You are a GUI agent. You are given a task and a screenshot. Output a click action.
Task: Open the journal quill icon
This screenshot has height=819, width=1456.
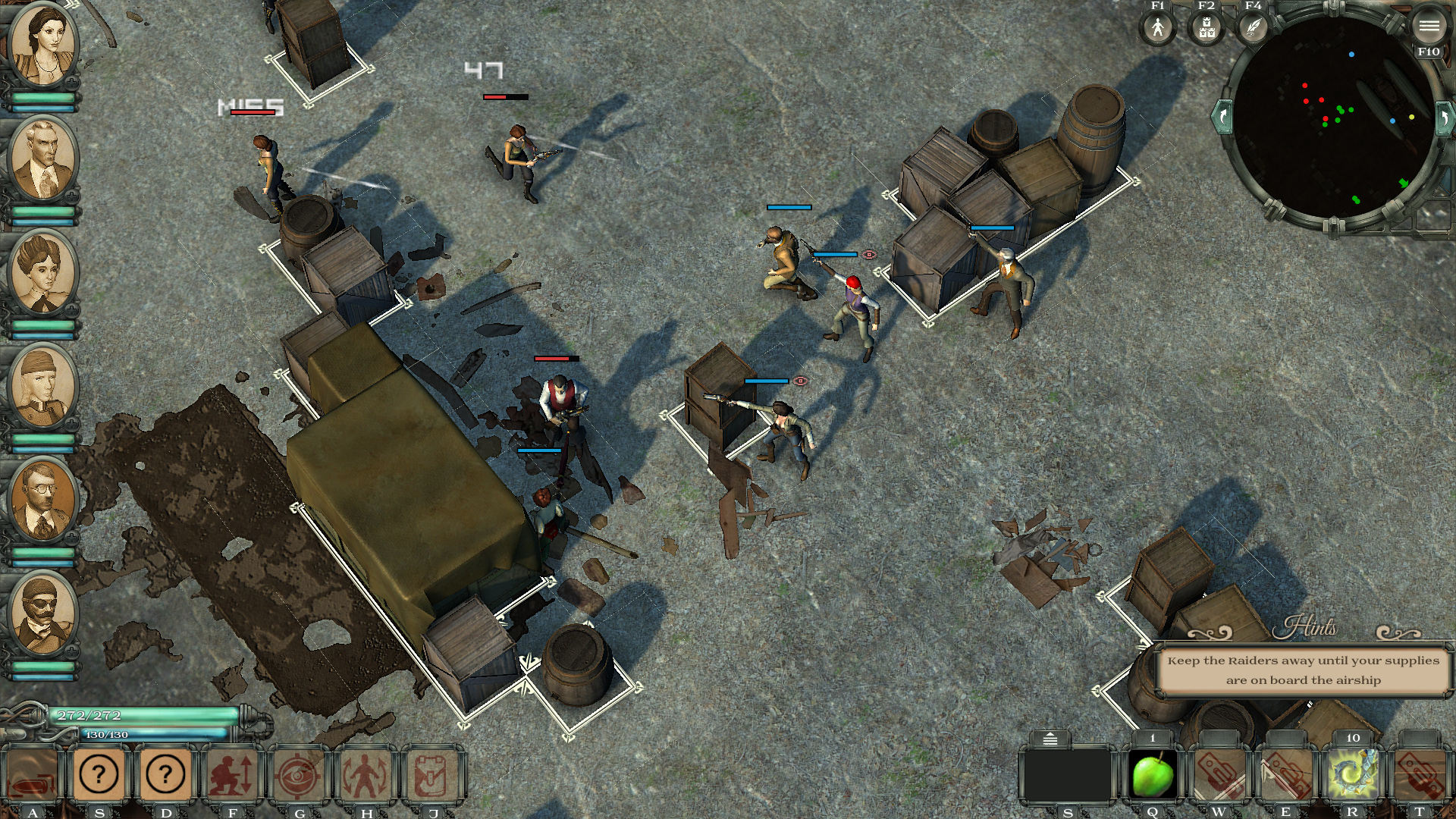point(1254,29)
